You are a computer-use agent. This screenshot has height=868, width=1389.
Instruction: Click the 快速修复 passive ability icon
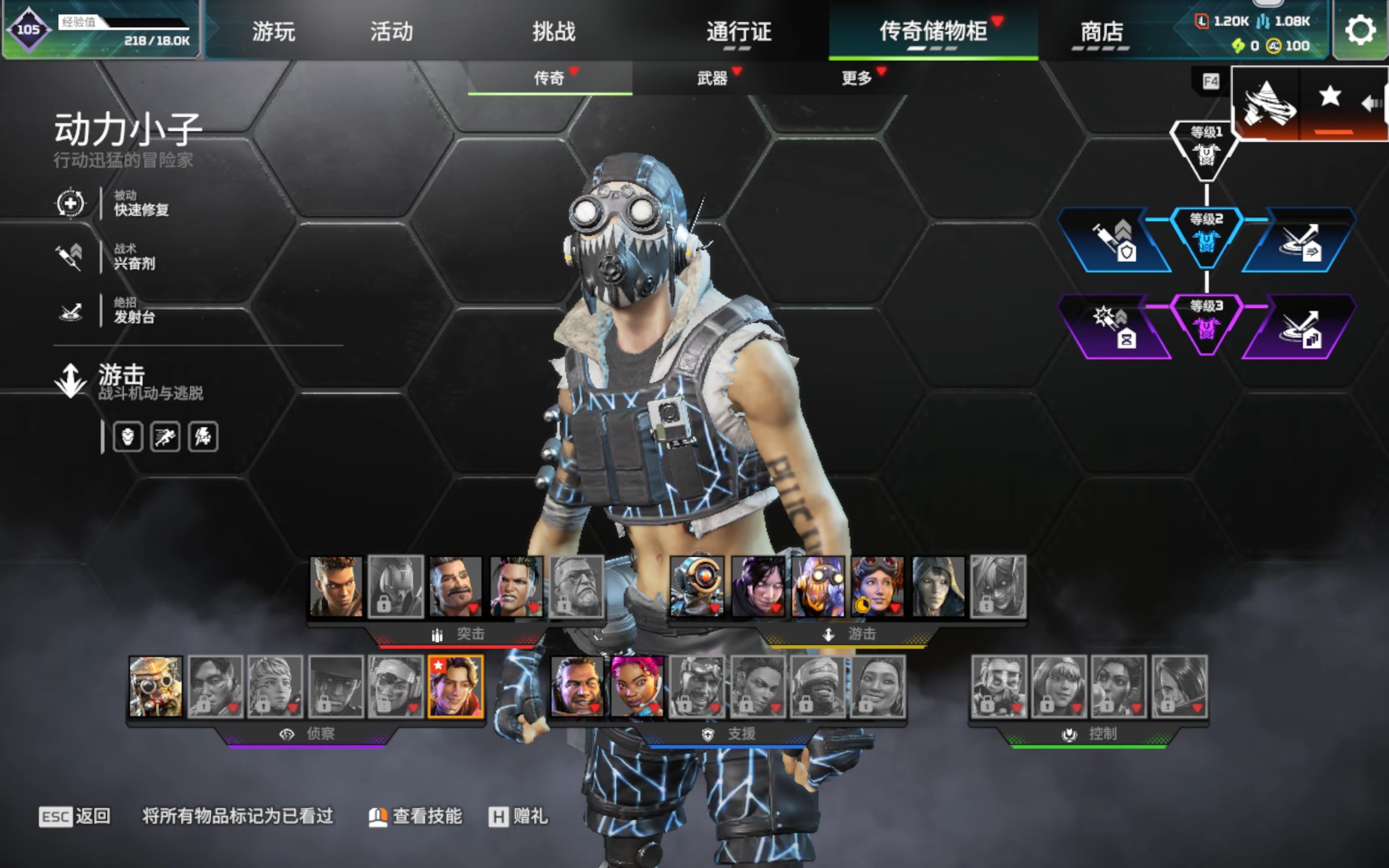[x=70, y=203]
